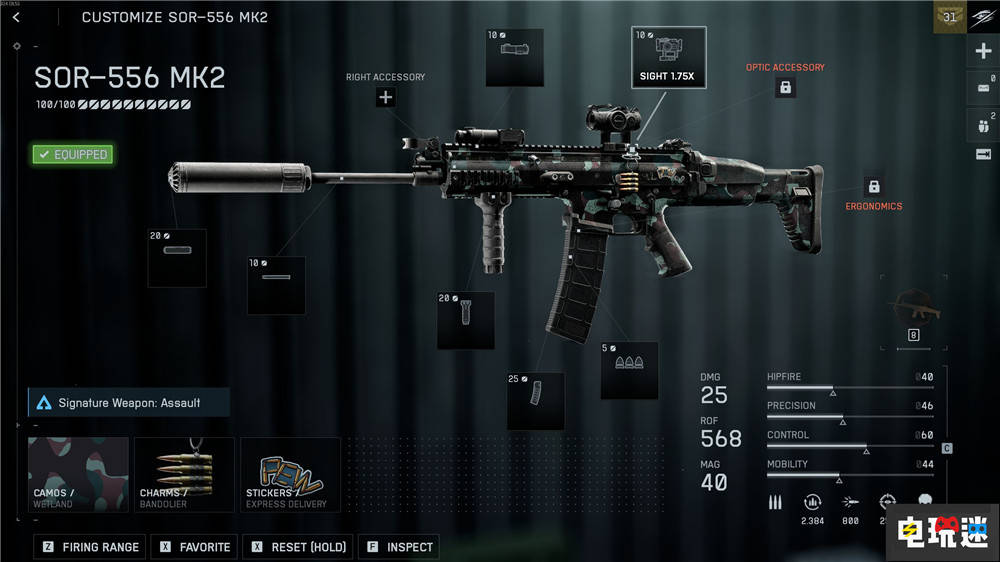The height and width of the screenshot is (562, 1000).
Task: Choose the ammunition type slot
Action: (629, 370)
